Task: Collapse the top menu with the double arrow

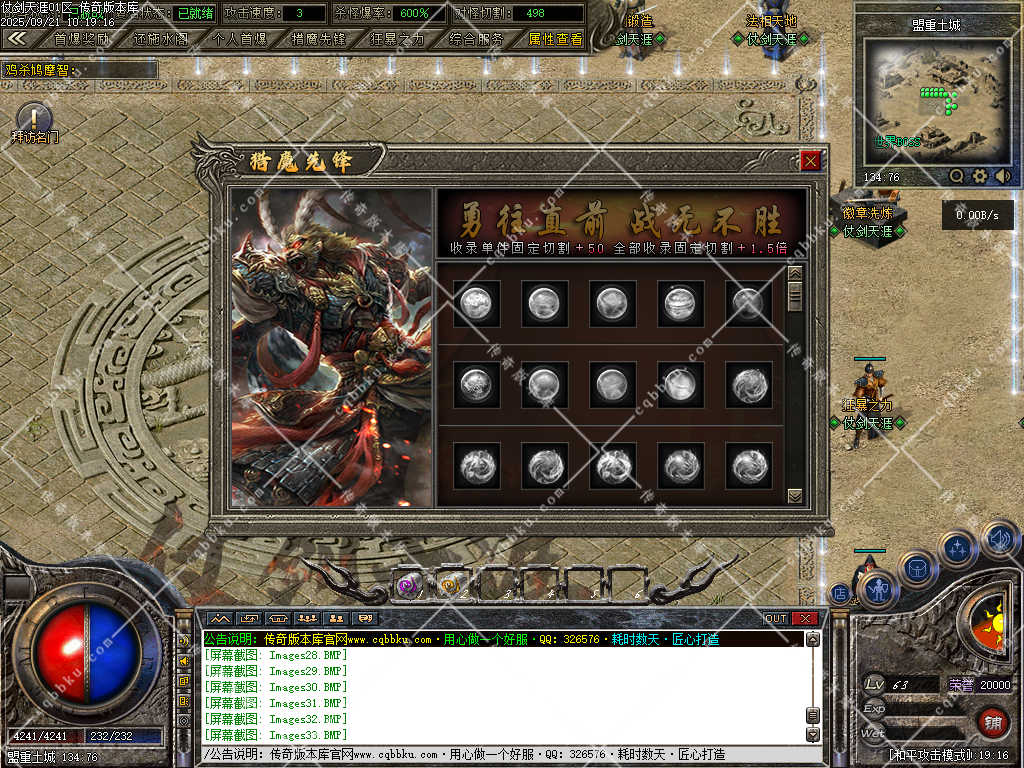Action: tap(17, 39)
